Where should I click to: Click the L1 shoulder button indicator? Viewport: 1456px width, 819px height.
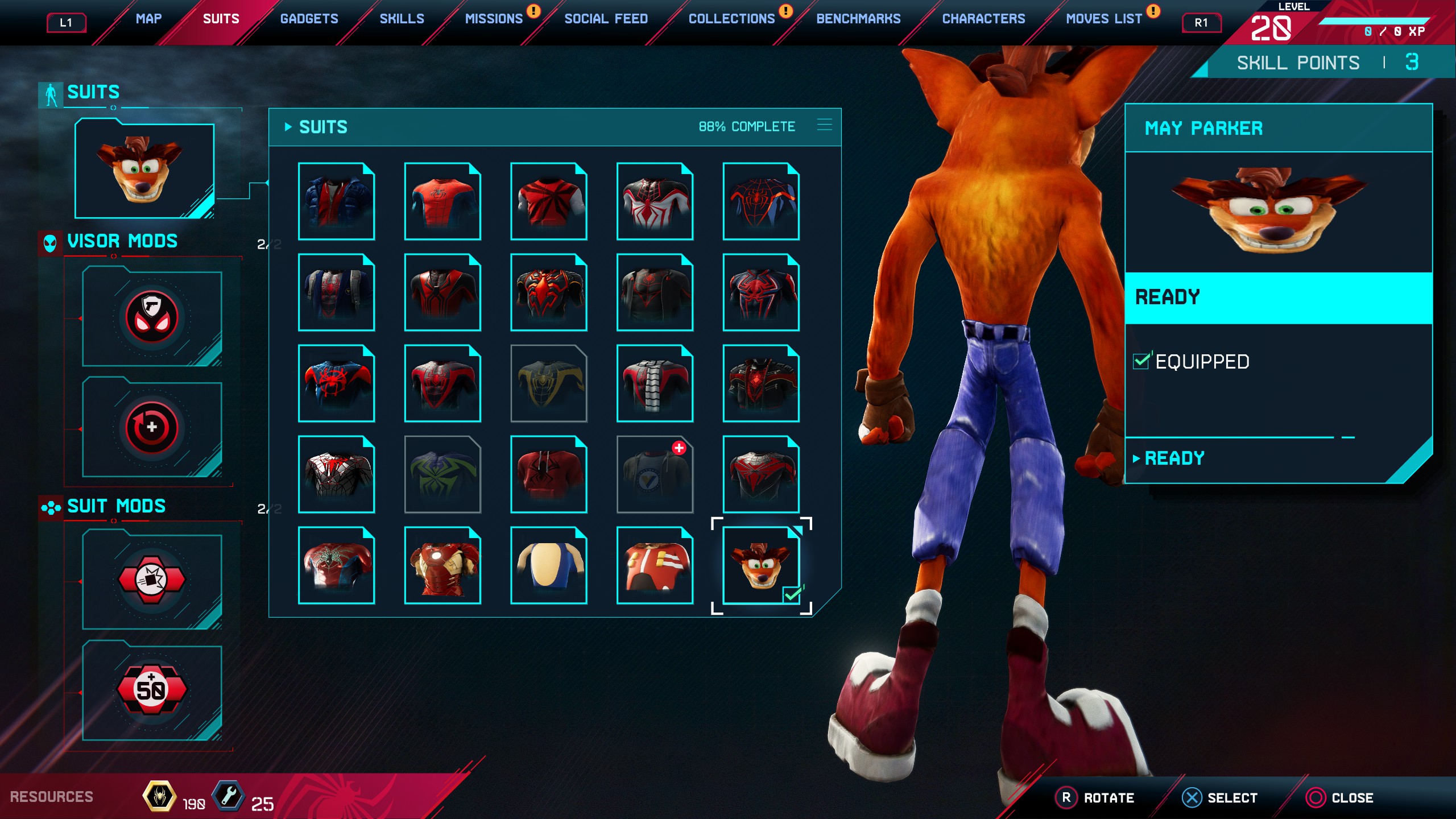pyautogui.click(x=66, y=24)
